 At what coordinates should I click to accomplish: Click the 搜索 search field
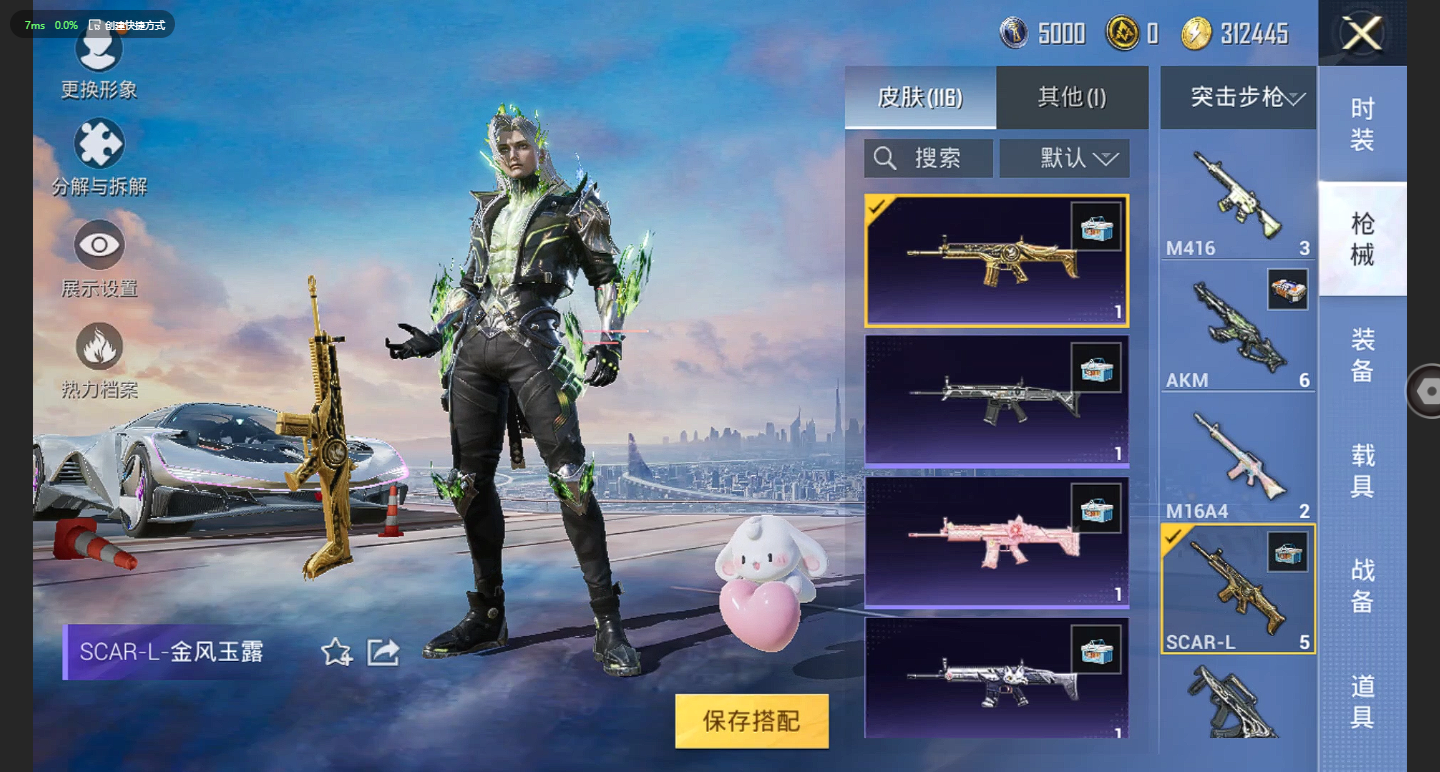pos(928,158)
